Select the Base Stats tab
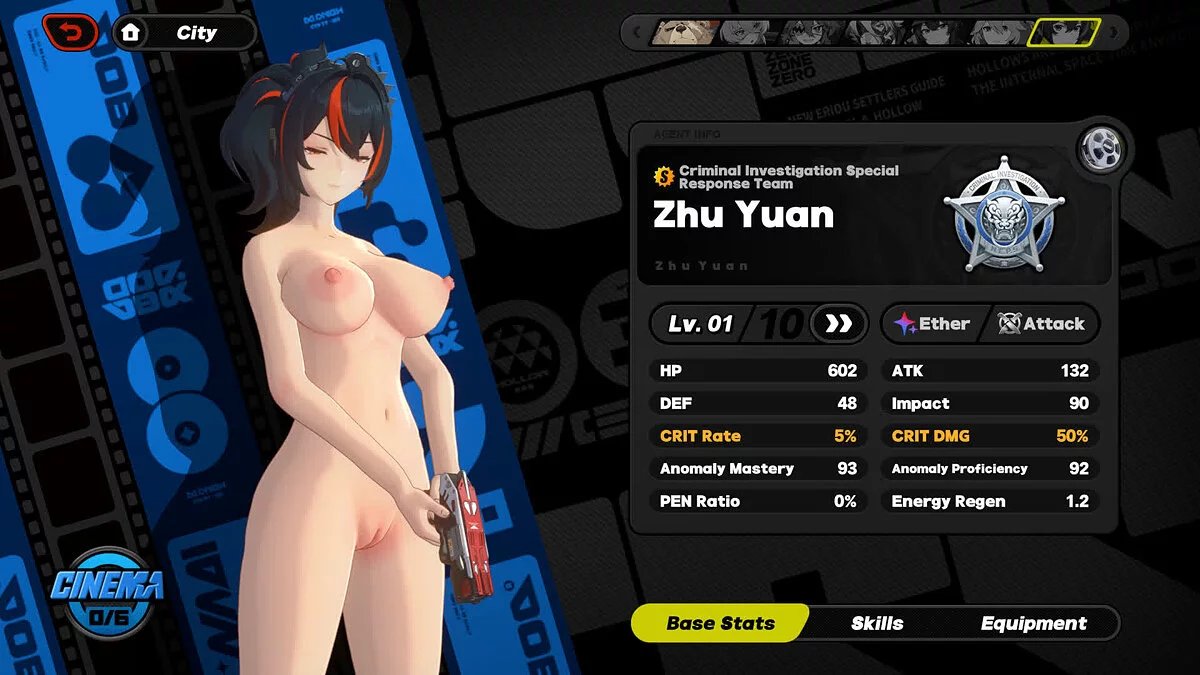 [720, 623]
